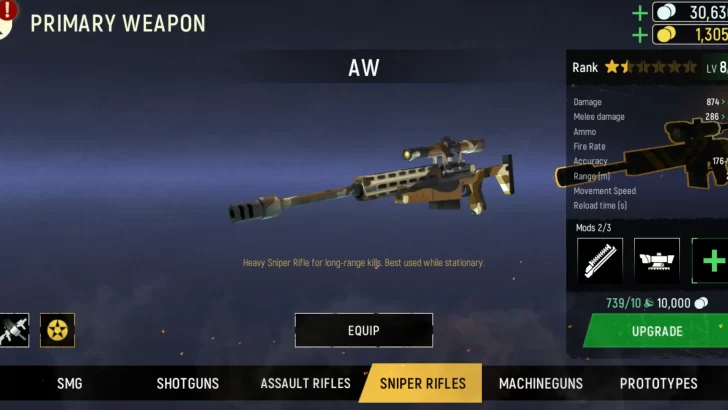This screenshot has width=728, height=410.
Task: Open the Prototypes tab
Action: (658, 383)
